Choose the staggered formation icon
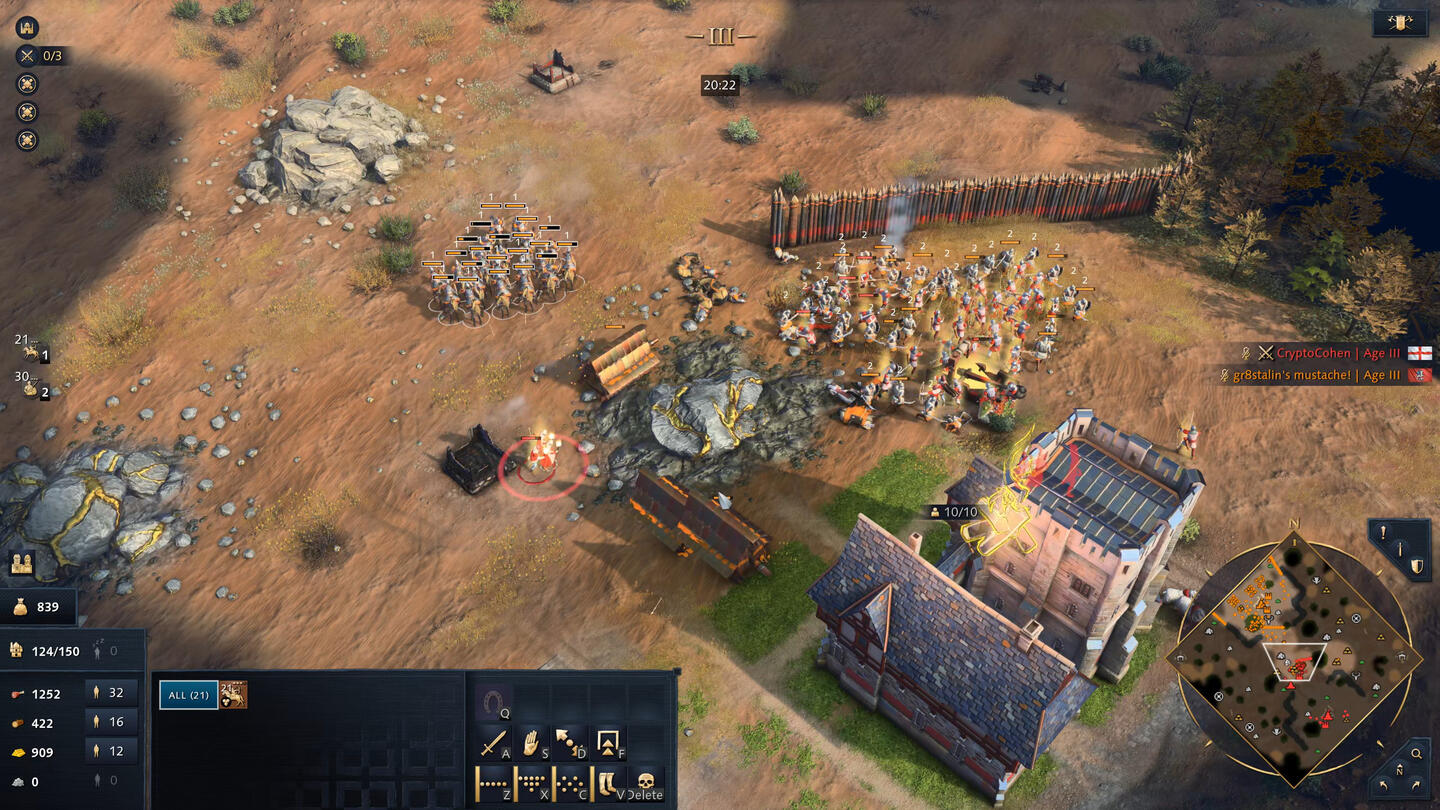Image resolution: width=1440 pixels, height=810 pixels. tap(570, 783)
